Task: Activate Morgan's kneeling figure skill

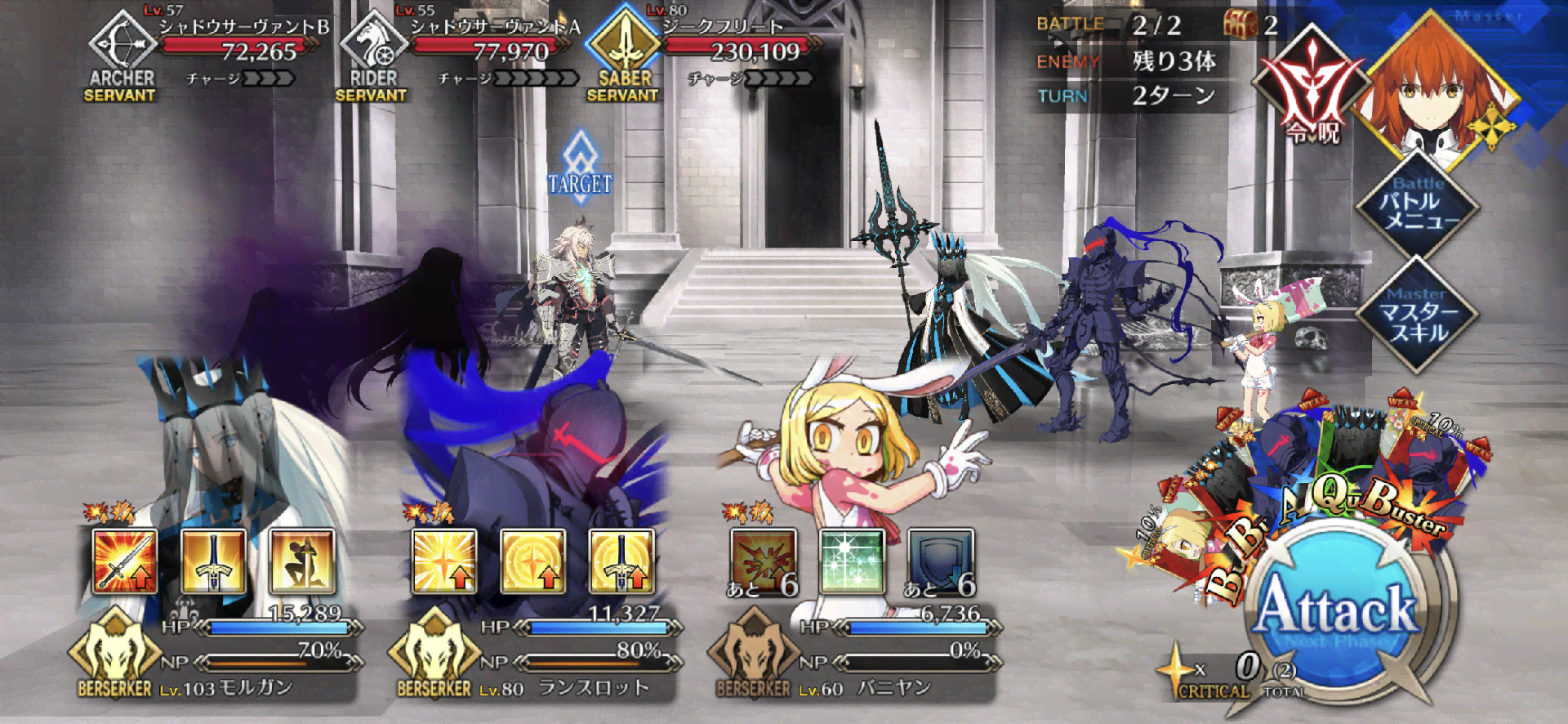Action: coord(302,561)
